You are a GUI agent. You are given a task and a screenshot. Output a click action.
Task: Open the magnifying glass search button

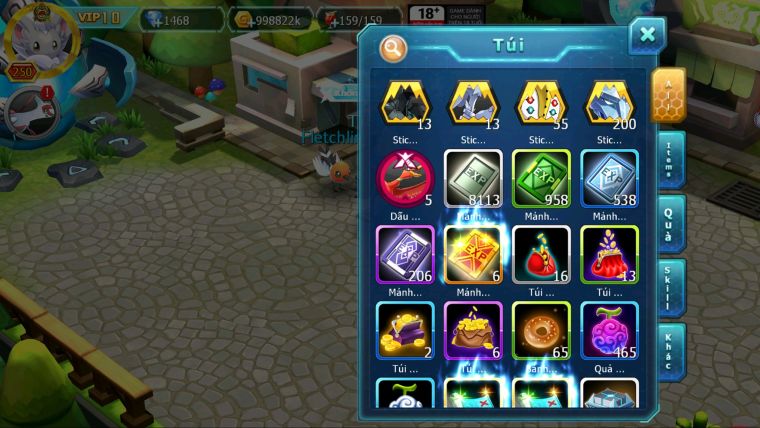394,47
